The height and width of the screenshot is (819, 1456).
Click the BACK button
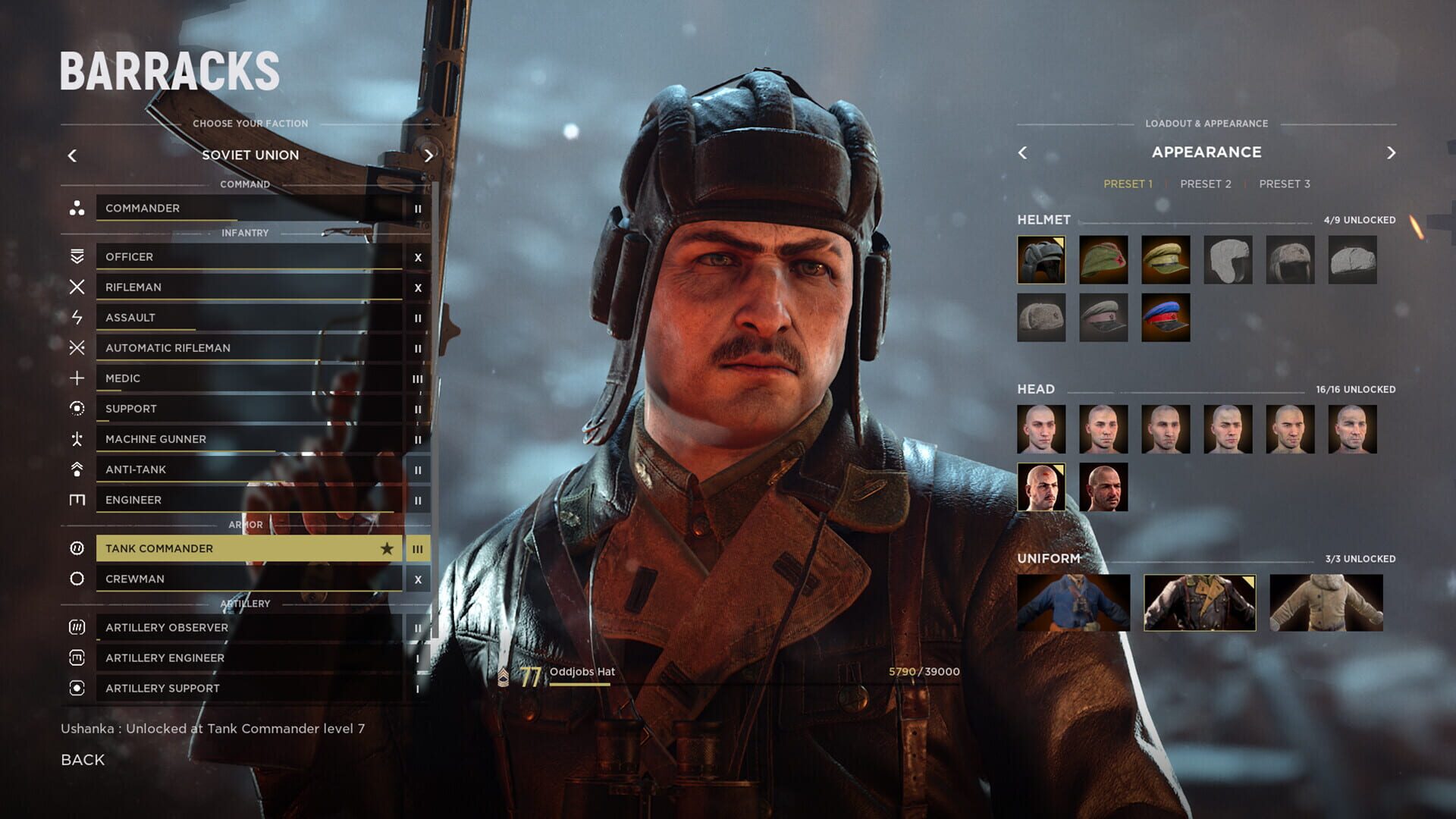pyautogui.click(x=83, y=759)
